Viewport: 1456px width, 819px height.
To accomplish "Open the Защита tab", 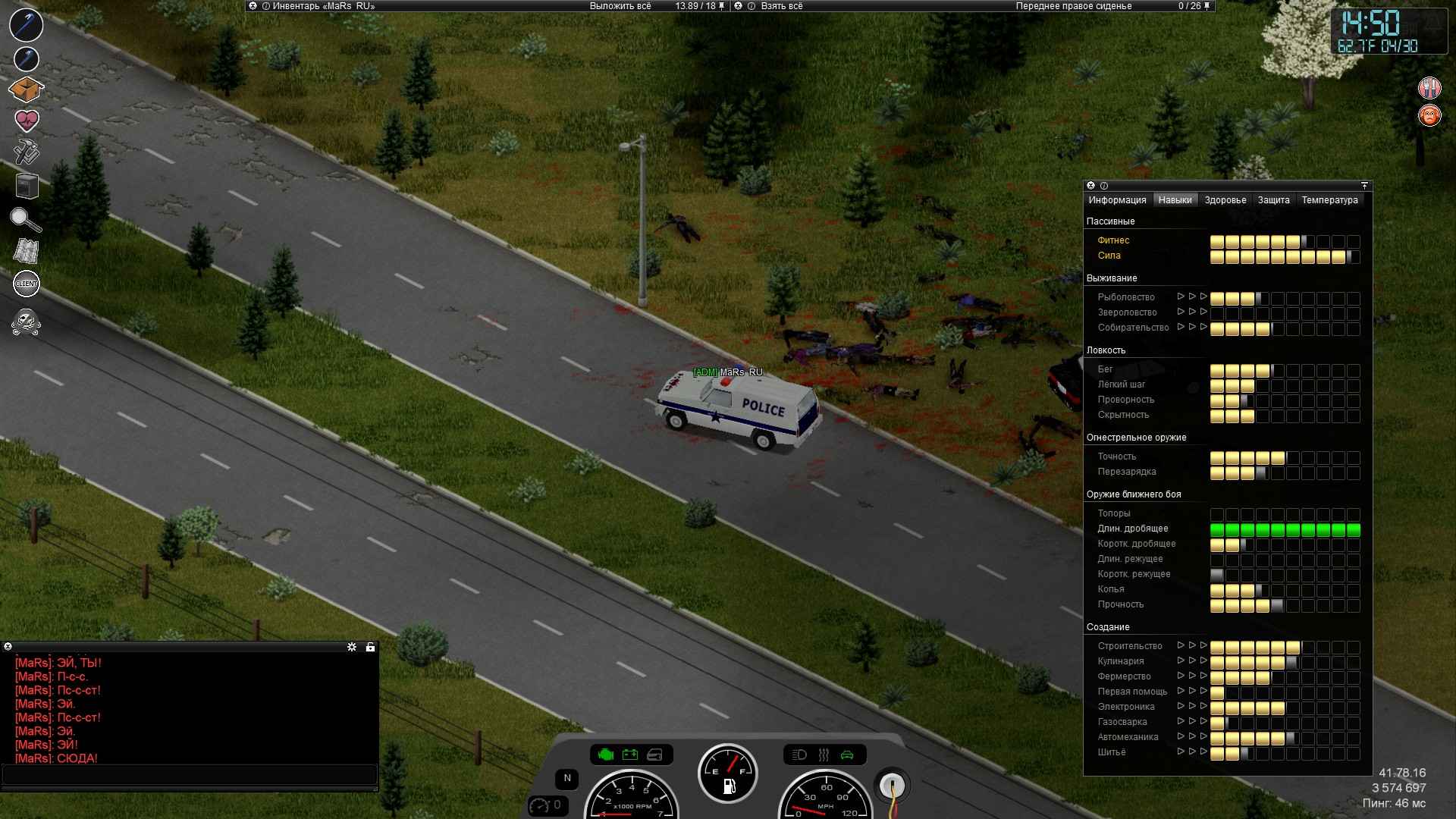I will 1274,200.
